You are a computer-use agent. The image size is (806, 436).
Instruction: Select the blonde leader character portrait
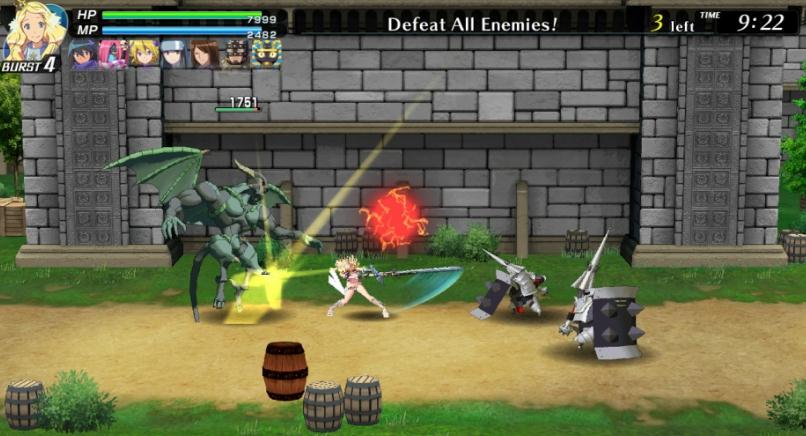pyautogui.click(x=32, y=32)
